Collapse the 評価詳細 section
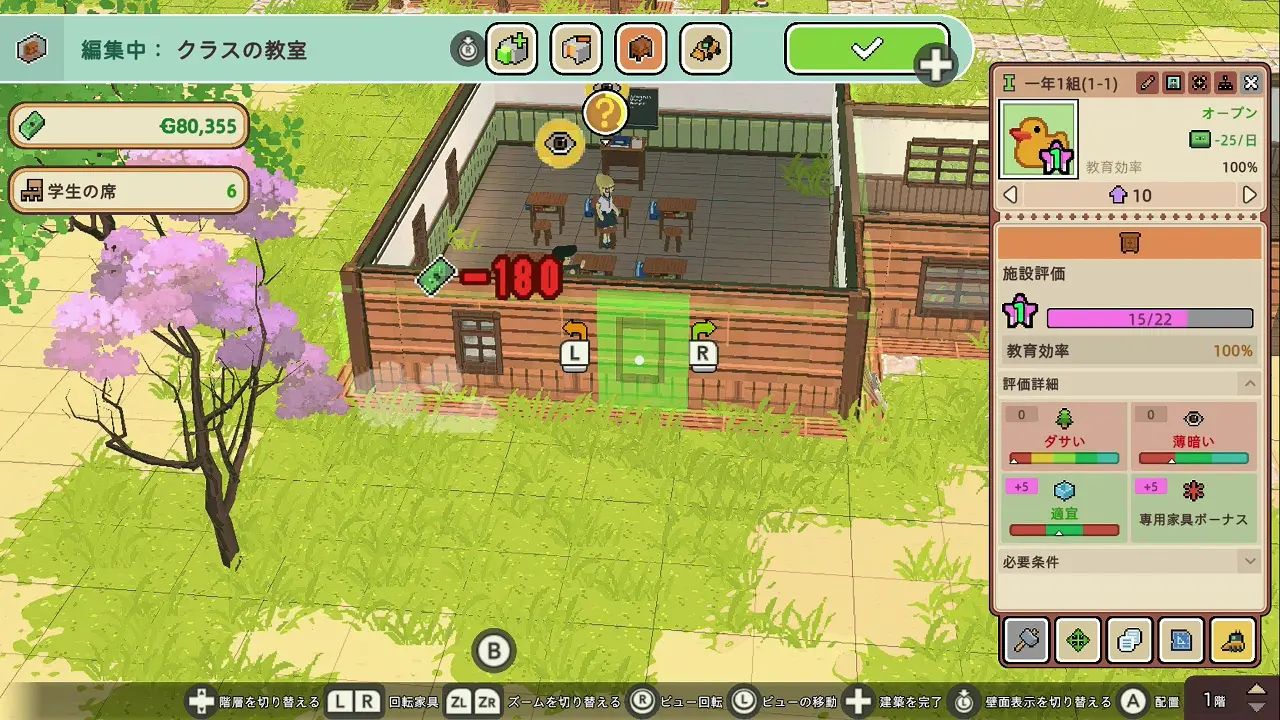The image size is (1280, 720). (1249, 384)
